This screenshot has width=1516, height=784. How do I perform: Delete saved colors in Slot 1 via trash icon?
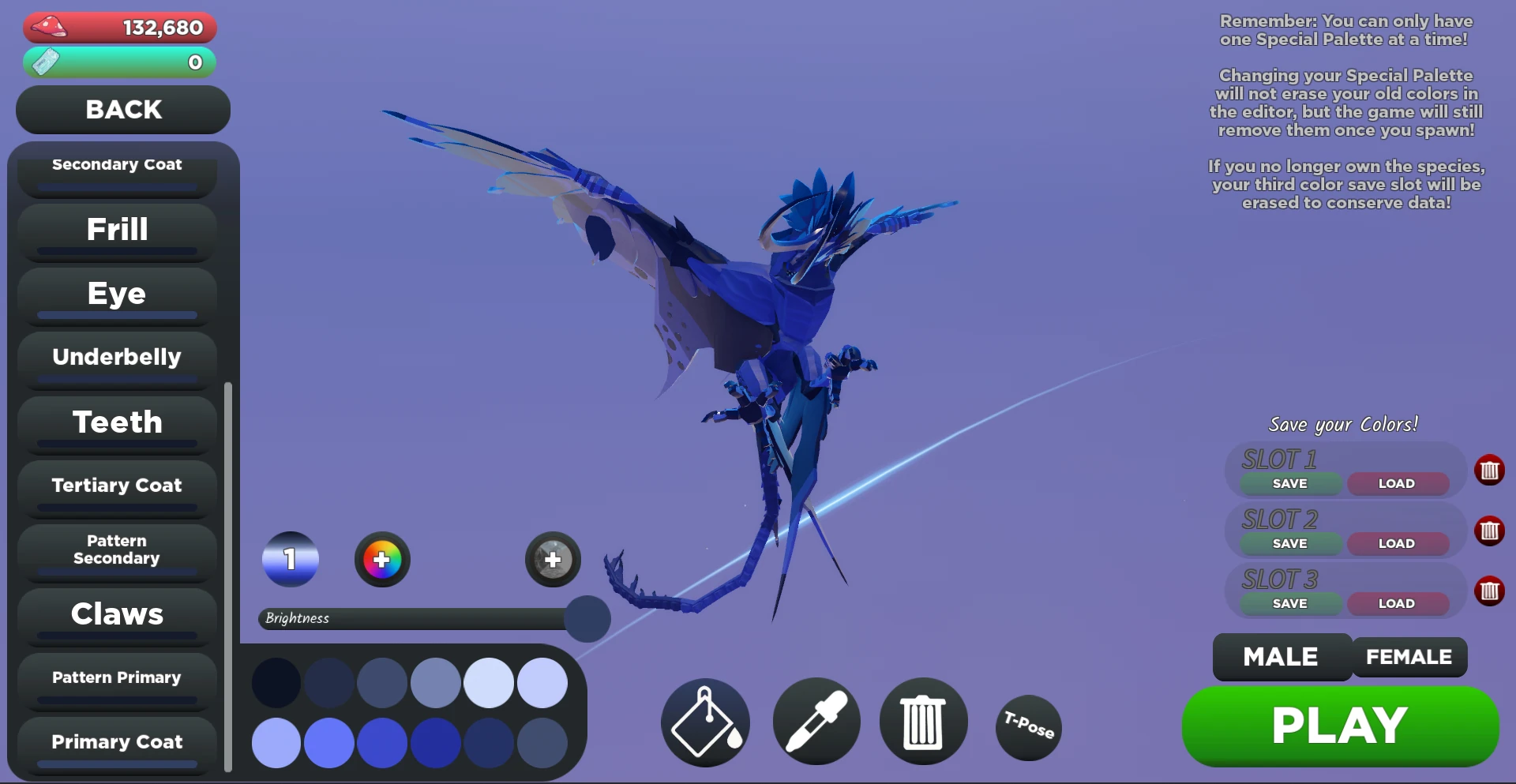1491,471
